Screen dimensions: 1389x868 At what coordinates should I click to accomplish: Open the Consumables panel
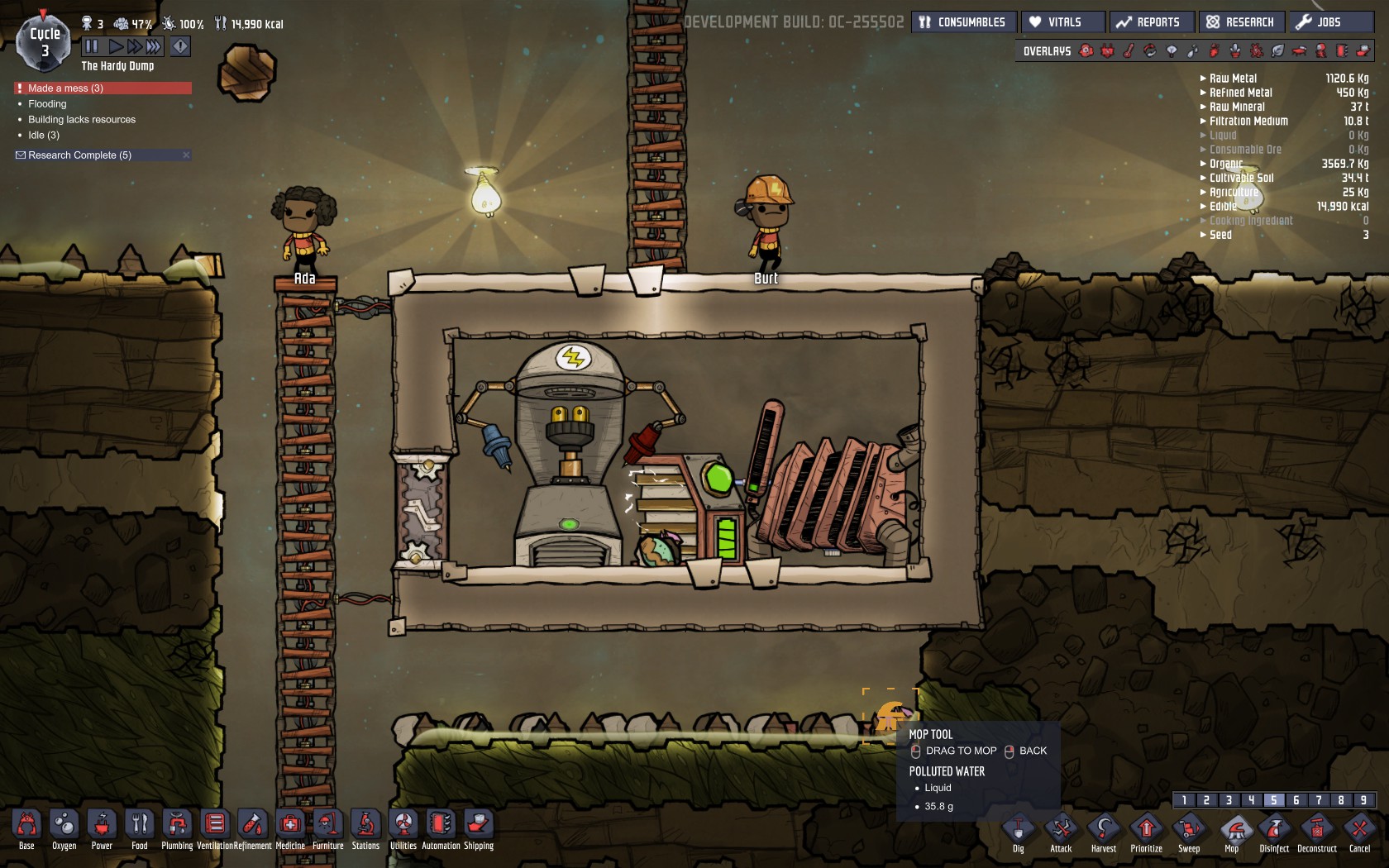[x=963, y=22]
